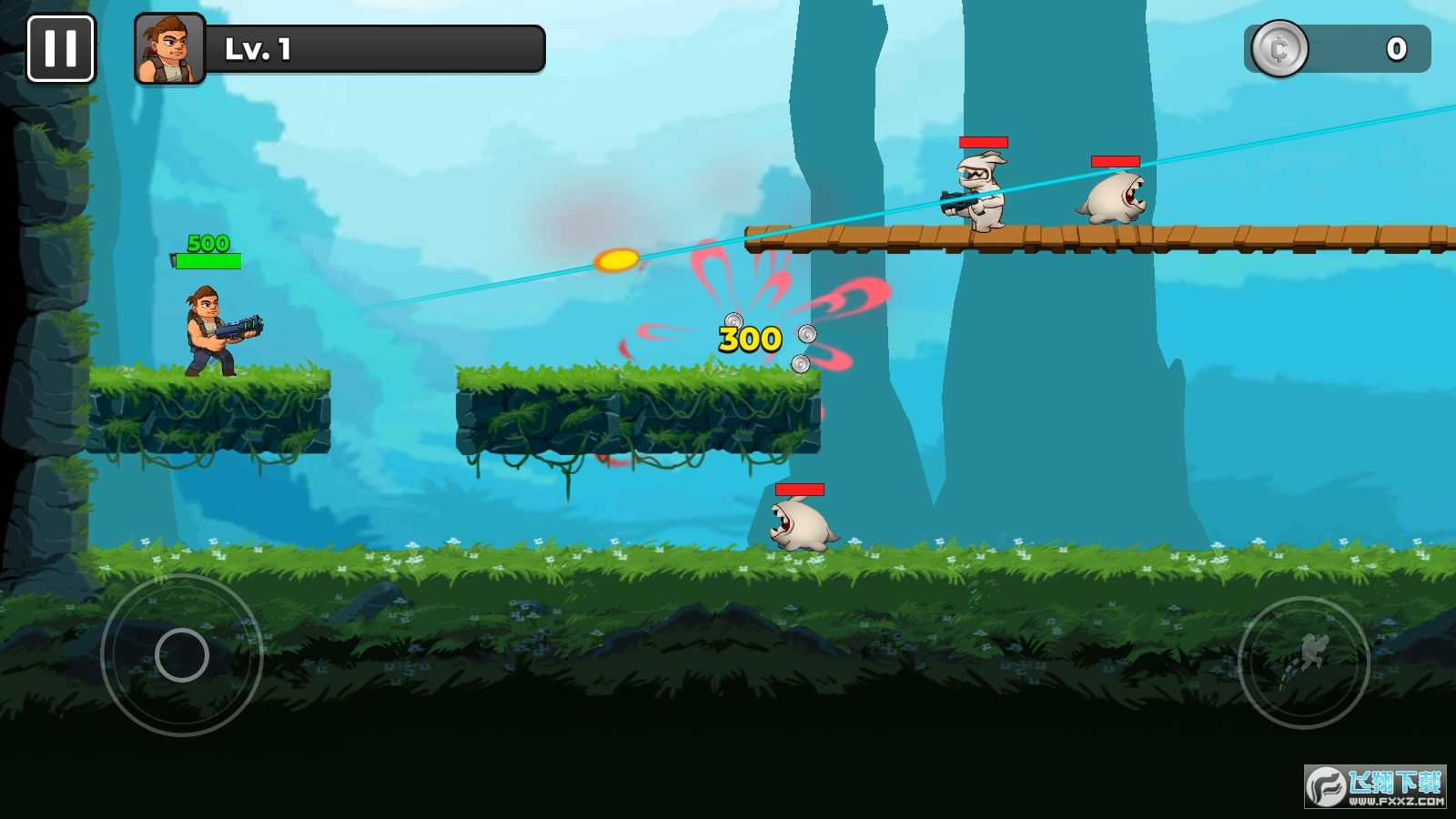The width and height of the screenshot is (1456, 819).
Task: Click the silver coin currency icon
Action: 1279,49
